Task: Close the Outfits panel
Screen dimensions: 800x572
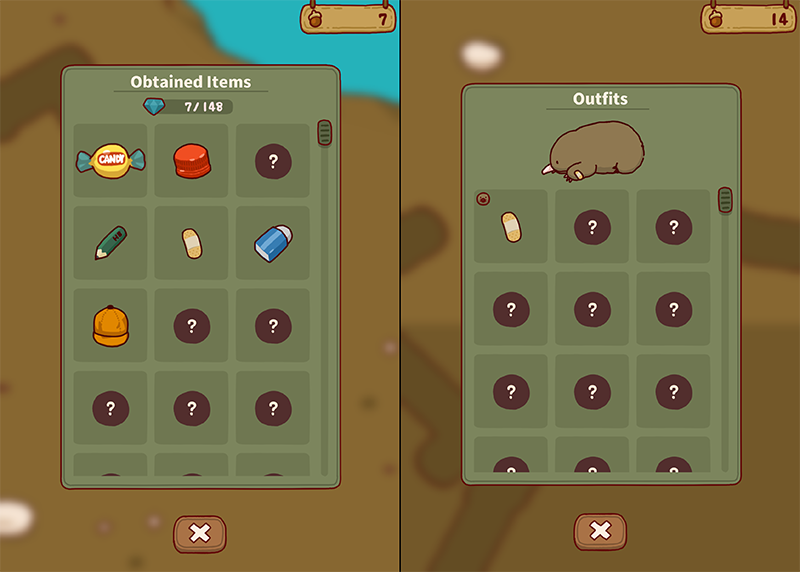Action: pyautogui.click(x=600, y=531)
